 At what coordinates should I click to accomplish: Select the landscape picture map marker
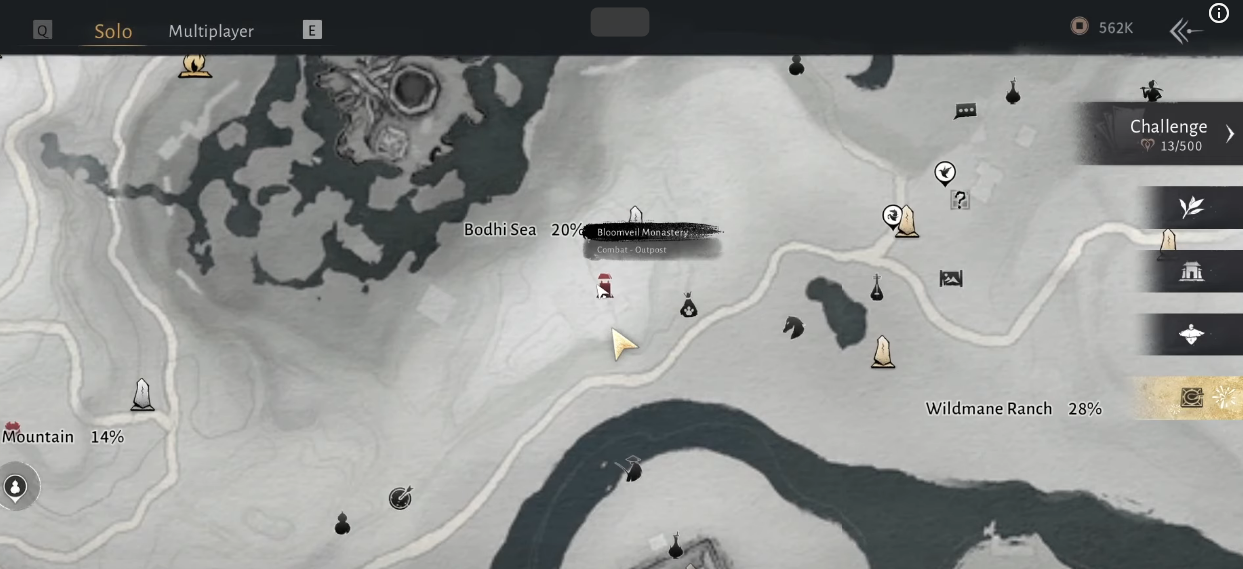[951, 278]
